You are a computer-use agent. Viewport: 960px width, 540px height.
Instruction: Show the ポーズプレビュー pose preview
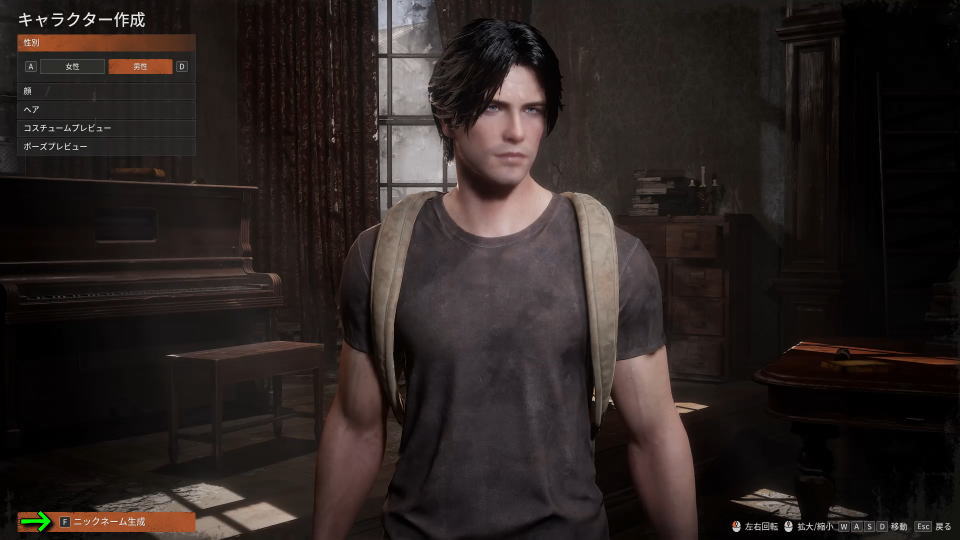click(106, 146)
